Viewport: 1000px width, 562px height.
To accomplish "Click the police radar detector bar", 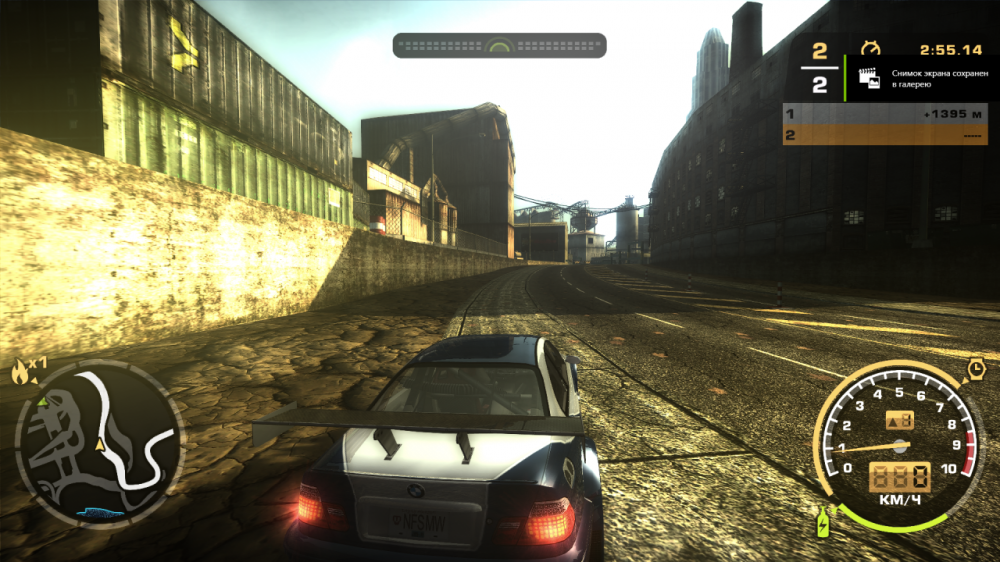I will click(x=499, y=46).
